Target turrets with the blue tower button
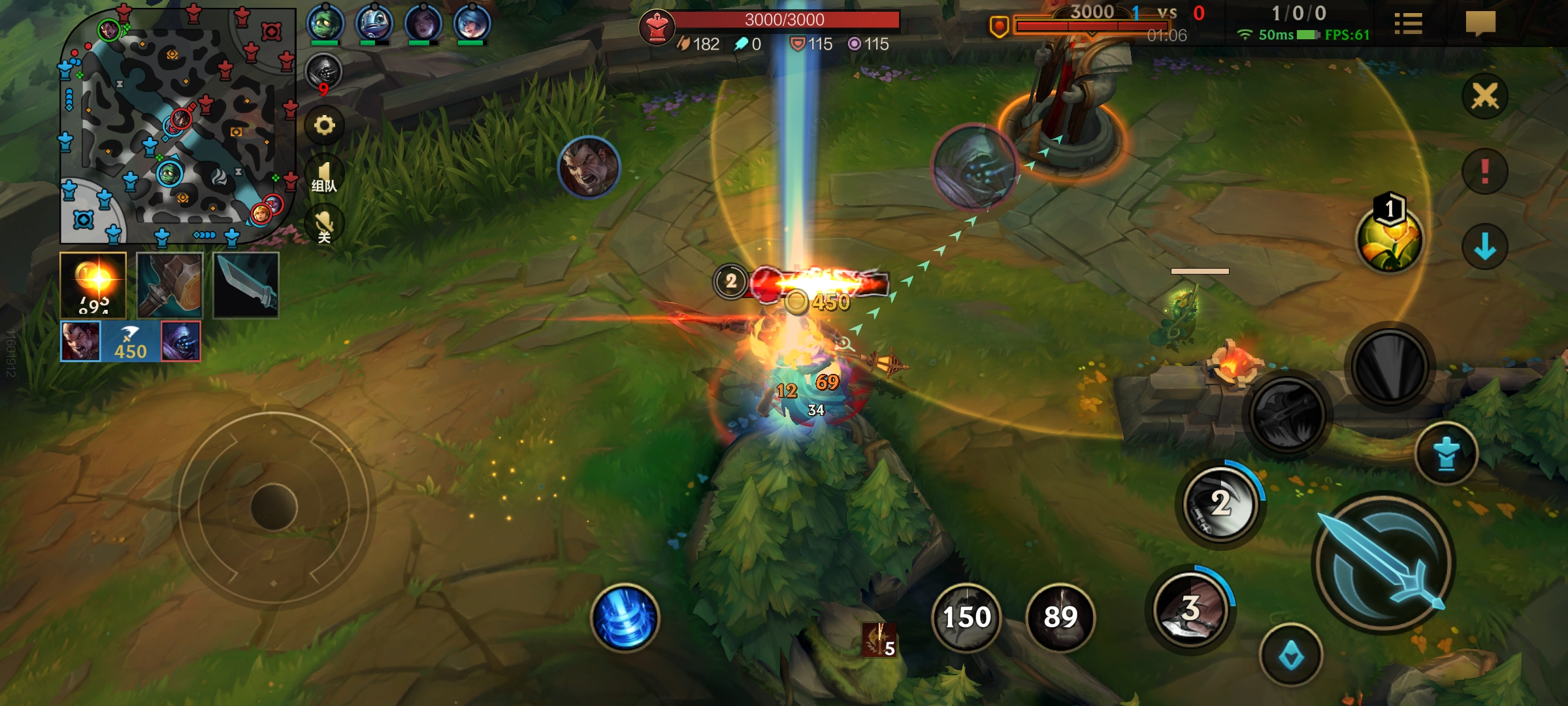 pos(1446,454)
